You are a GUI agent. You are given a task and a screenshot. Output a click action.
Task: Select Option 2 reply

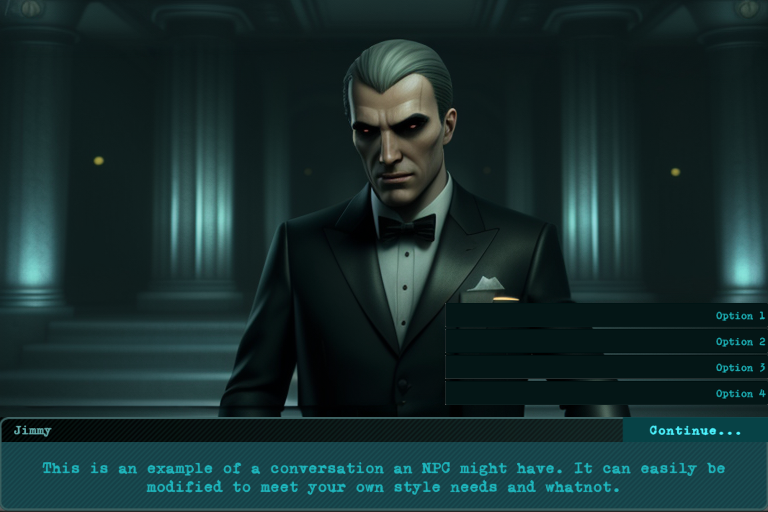(x=606, y=342)
